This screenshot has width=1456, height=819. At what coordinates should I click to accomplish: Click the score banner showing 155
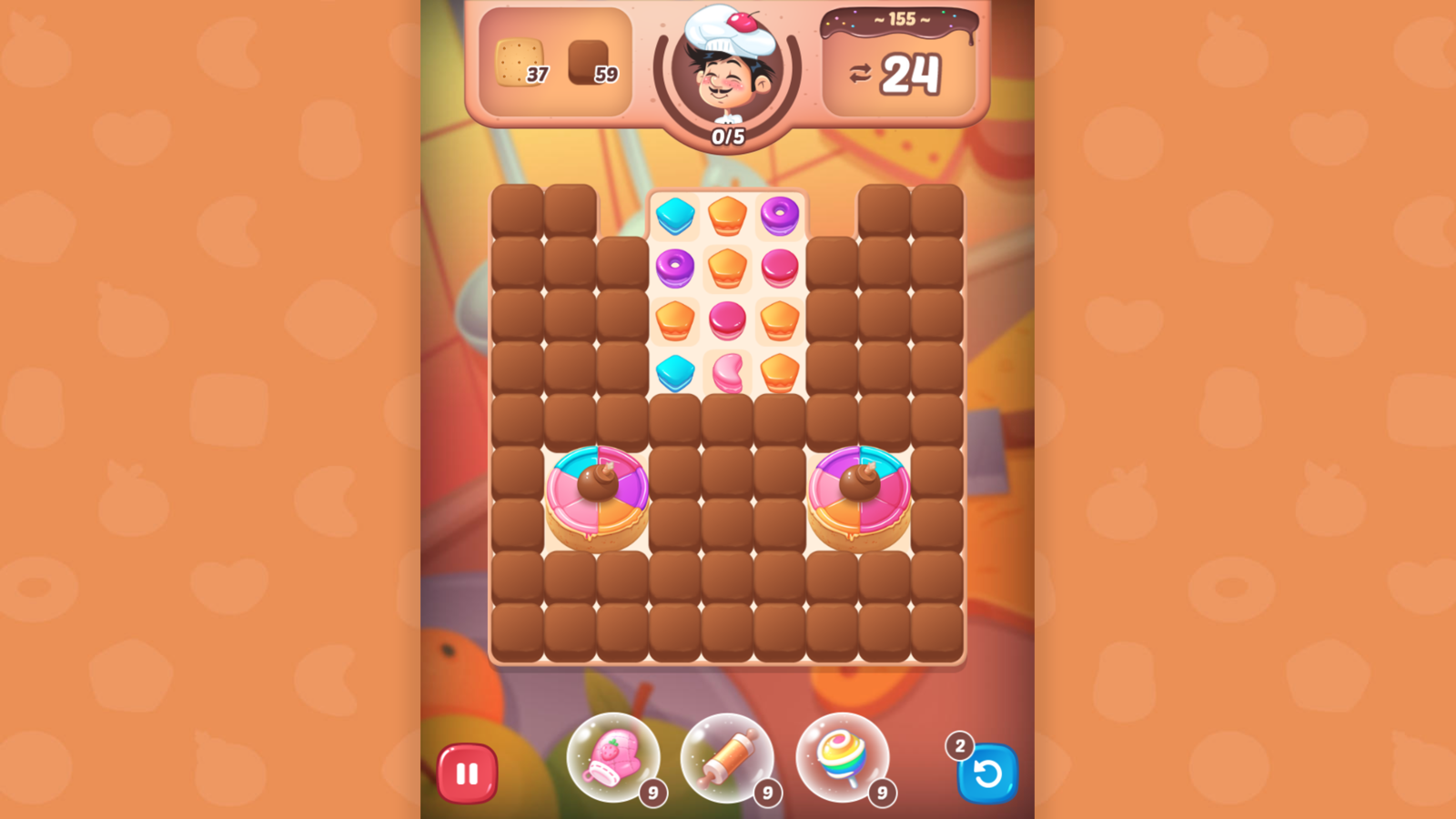click(899, 22)
